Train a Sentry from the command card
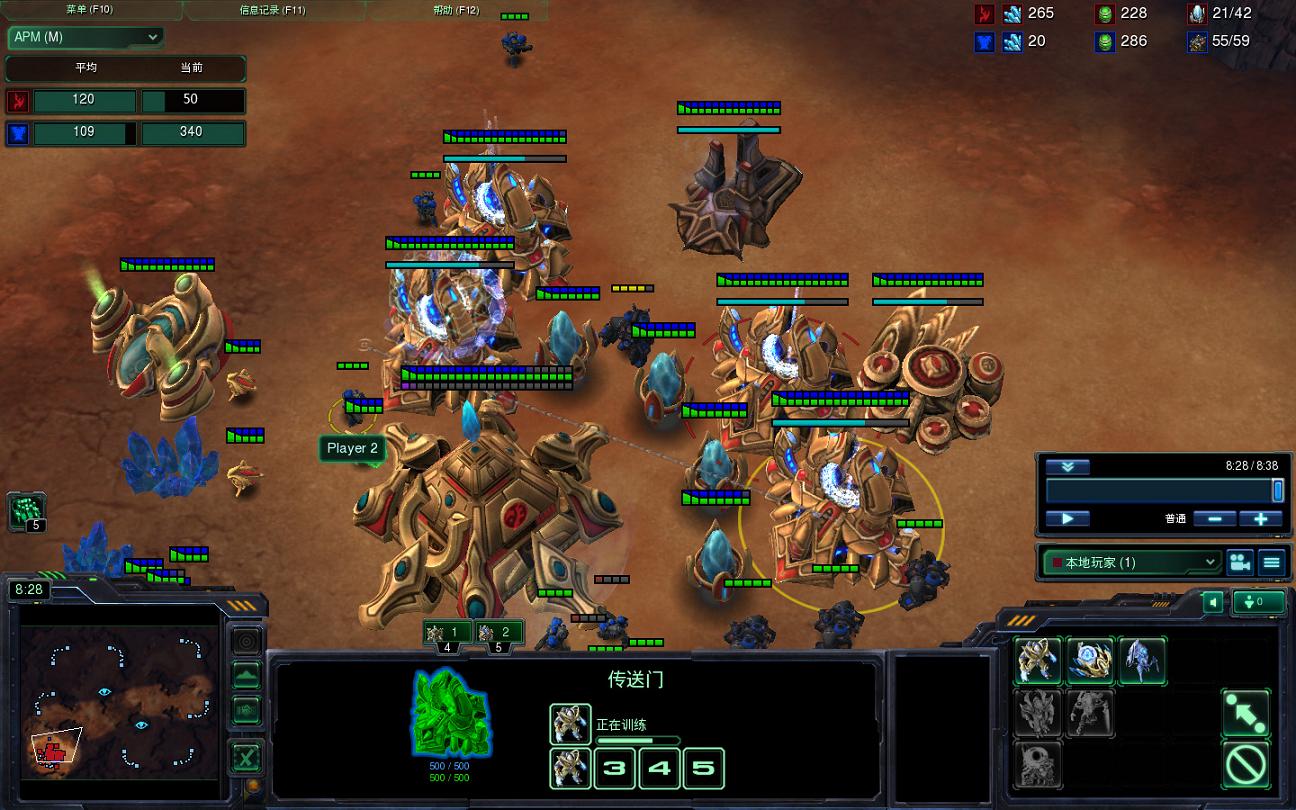The image size is (1296, 810). pyautogui.click(x=1089, y=661)
